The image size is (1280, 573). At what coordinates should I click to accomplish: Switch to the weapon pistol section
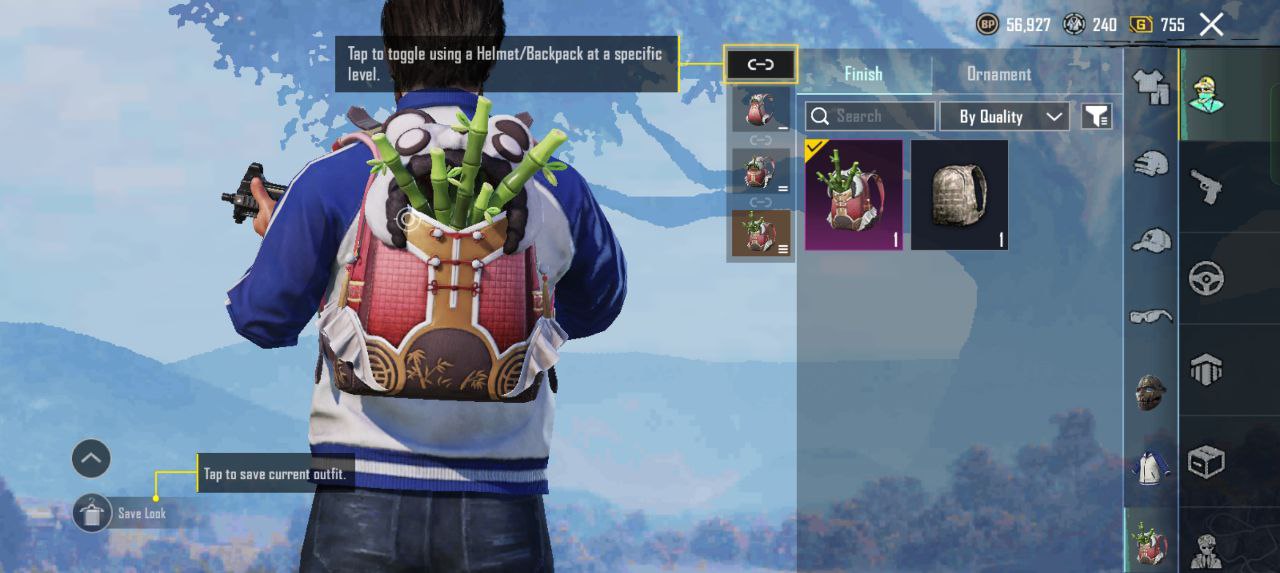tap(1206, 187)
